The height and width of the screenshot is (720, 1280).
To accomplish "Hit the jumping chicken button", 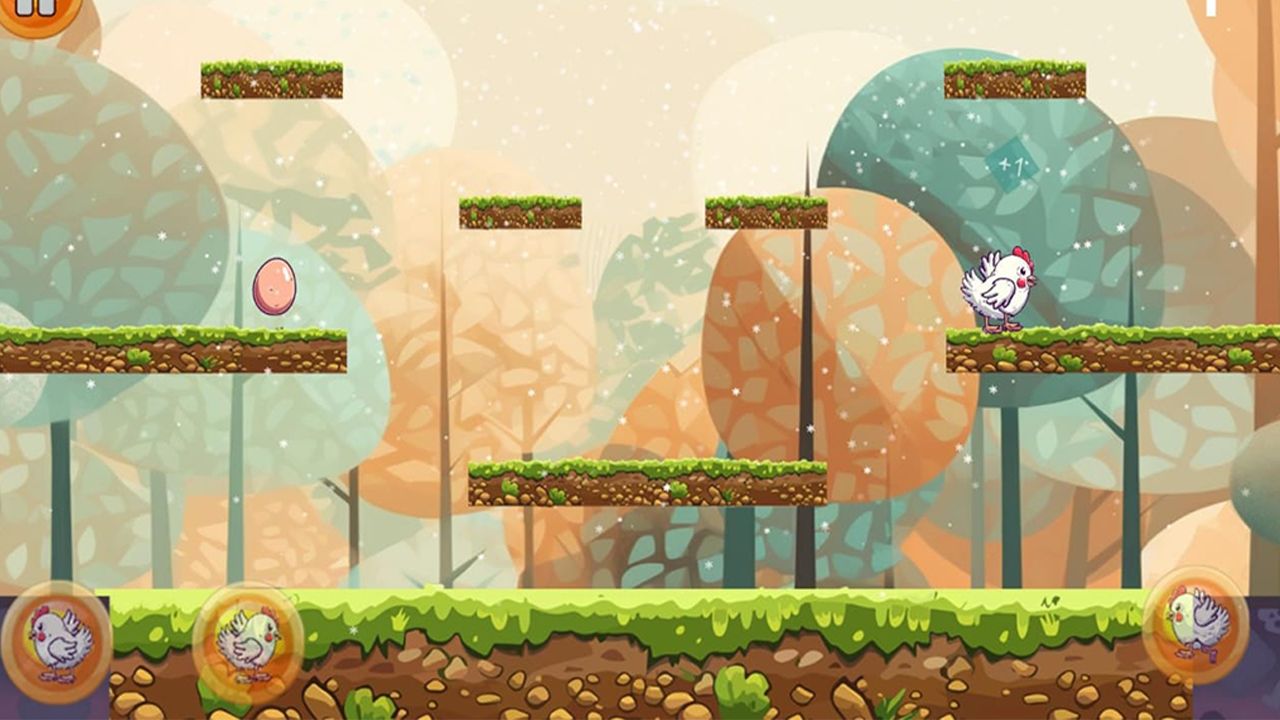I will 1196,624.
